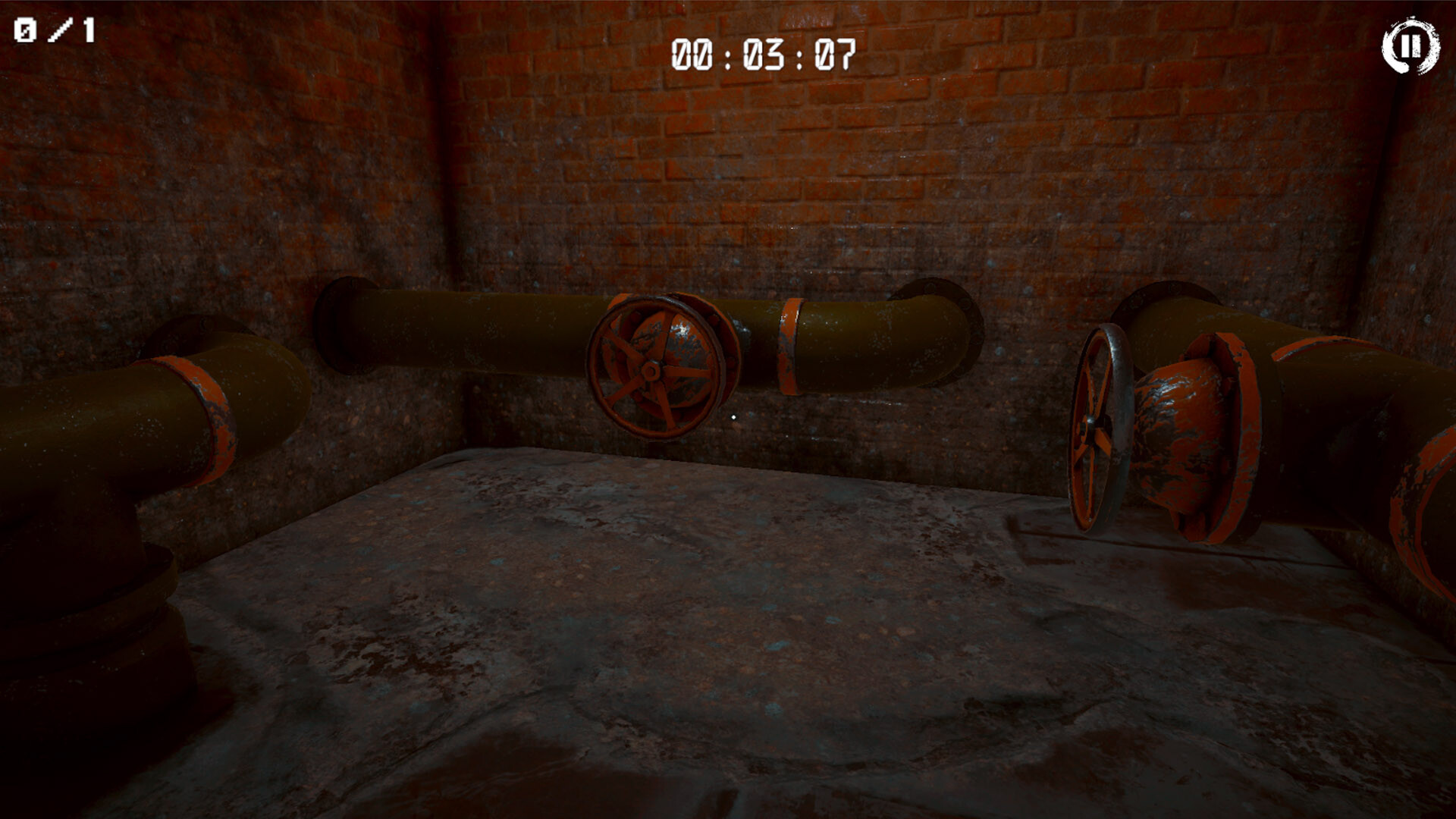Click the pause button with stopwatch design
Viewport: 1456px width, 819px height.
(x=1412, y=47)
